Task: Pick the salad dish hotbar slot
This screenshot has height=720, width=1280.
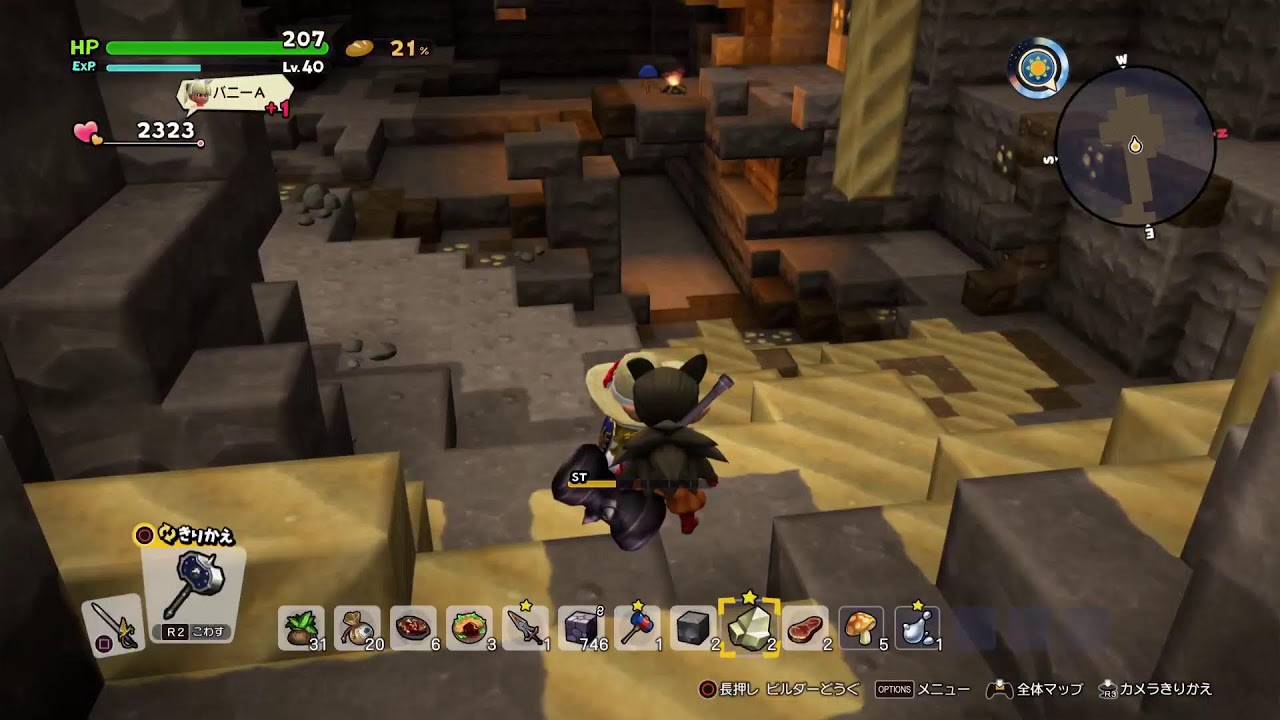Action: click(x=469, y=628)
